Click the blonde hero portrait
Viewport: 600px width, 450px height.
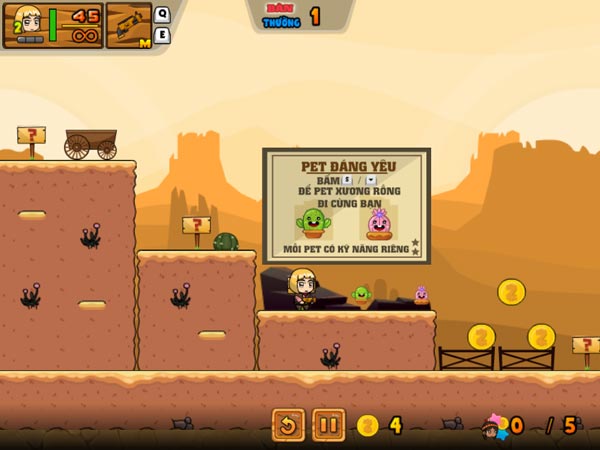coord(26,24)
